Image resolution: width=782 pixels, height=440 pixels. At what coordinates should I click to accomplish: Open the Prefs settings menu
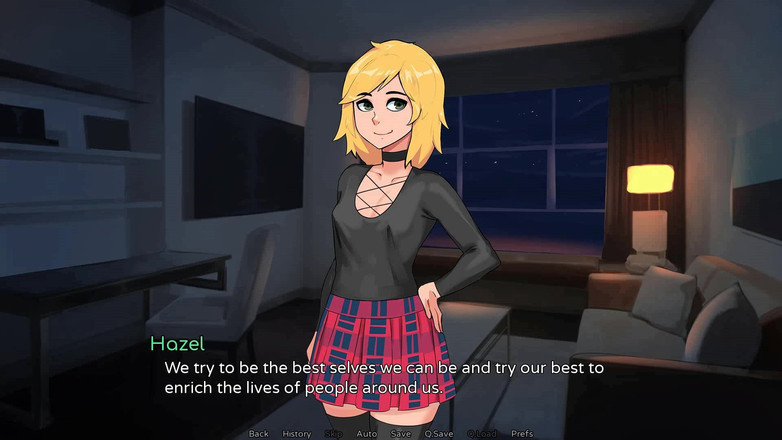tap(522, 434)
